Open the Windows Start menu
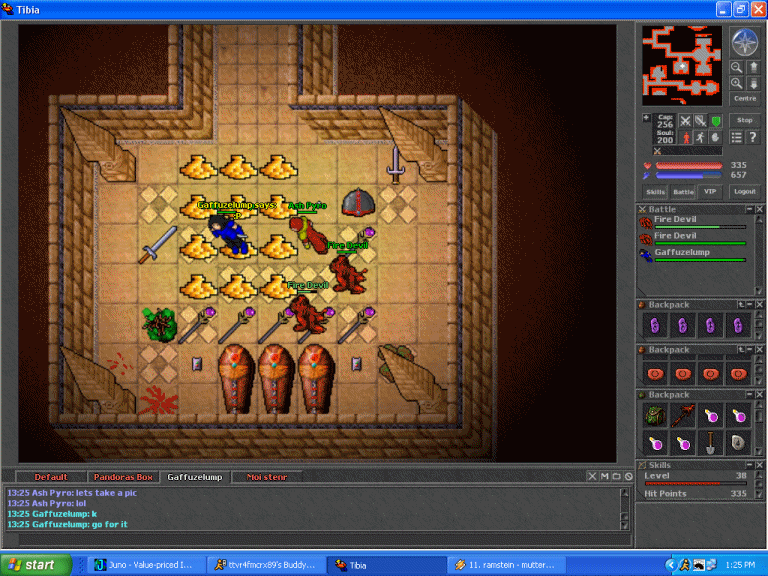Image resolution: width=768 pixels, height=576 pixels. pyautogui.click(x=34, y=565)
